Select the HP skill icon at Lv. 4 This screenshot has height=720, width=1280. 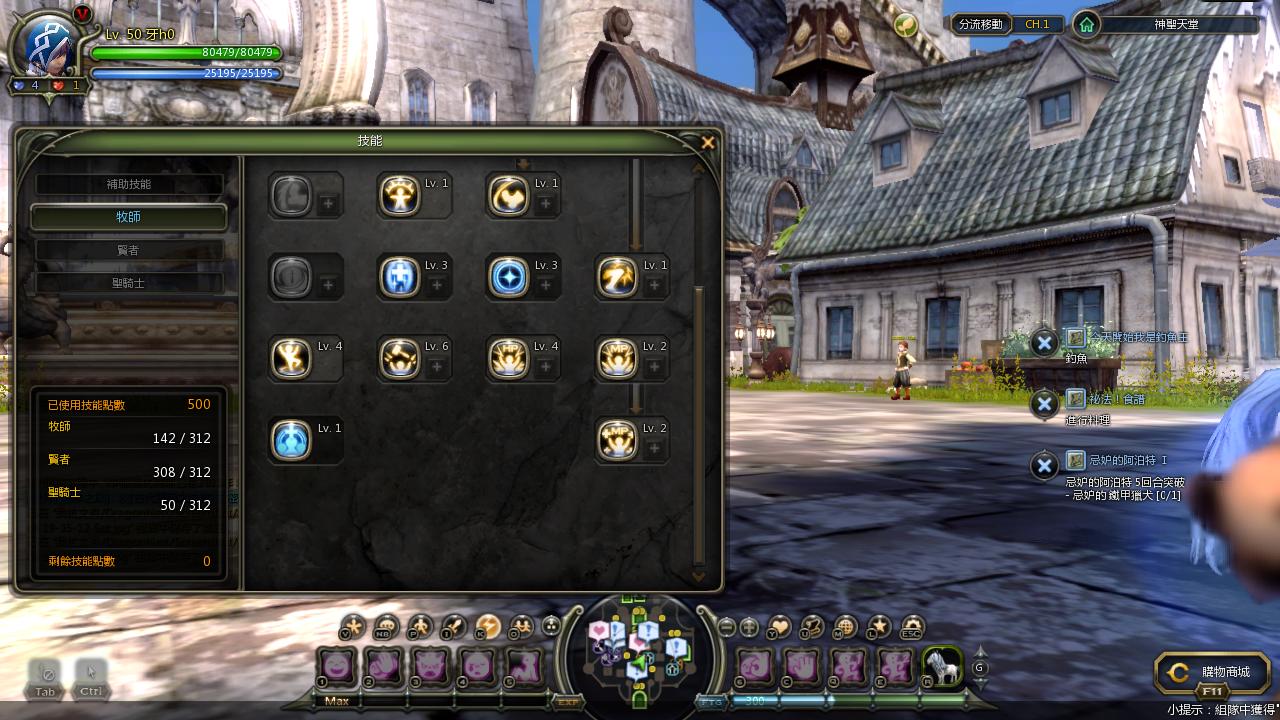tap(508, 359)
